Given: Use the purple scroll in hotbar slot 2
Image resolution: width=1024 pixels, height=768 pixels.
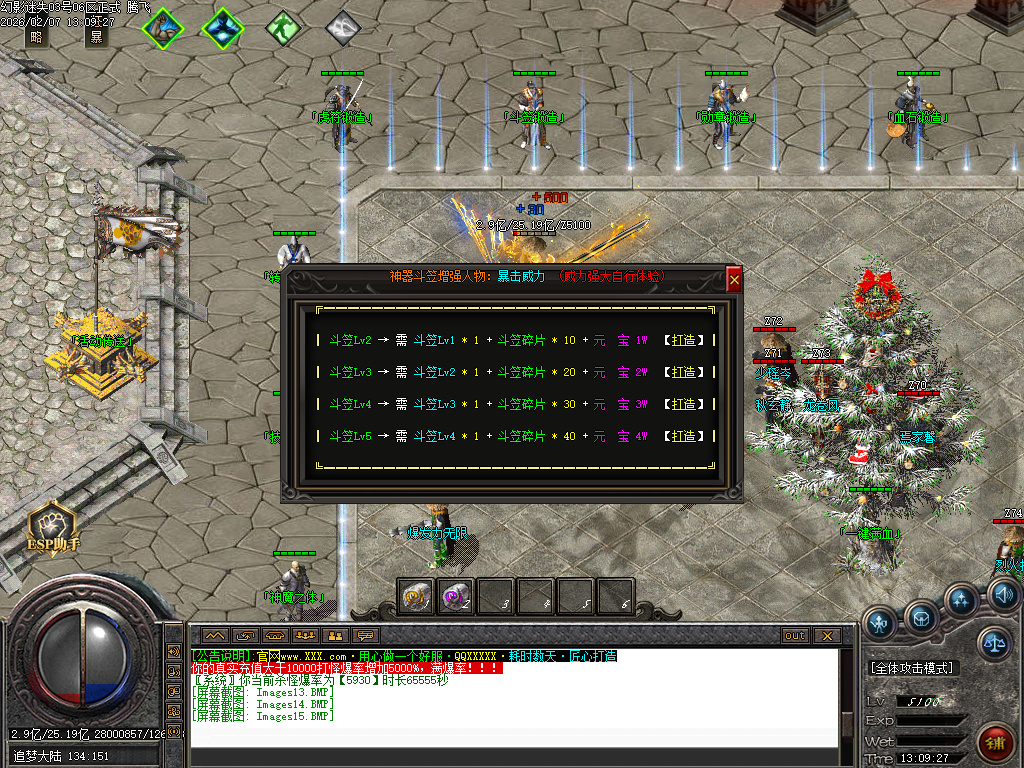Looking at the screenshot, I should click(455, 597).
